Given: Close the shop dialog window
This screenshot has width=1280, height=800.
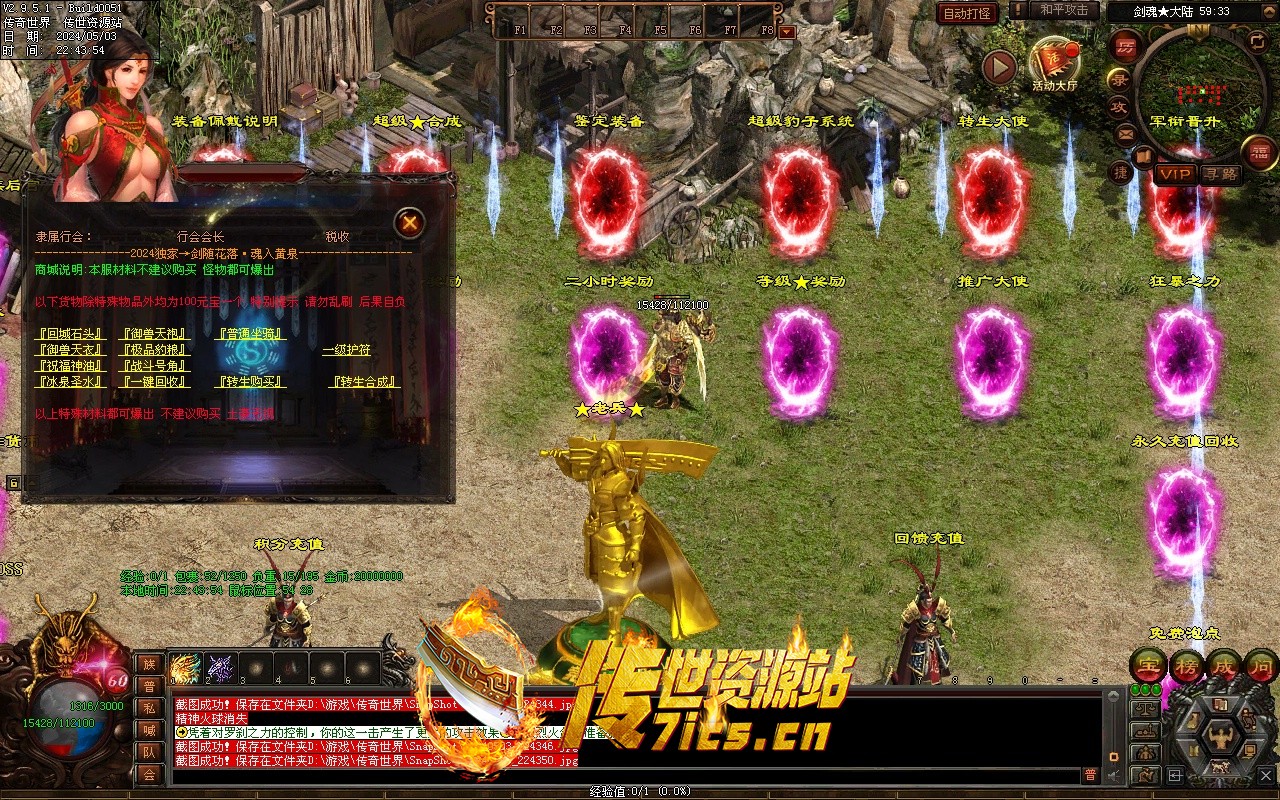Looking at the screenshot, I should click(x=409, y=223).
